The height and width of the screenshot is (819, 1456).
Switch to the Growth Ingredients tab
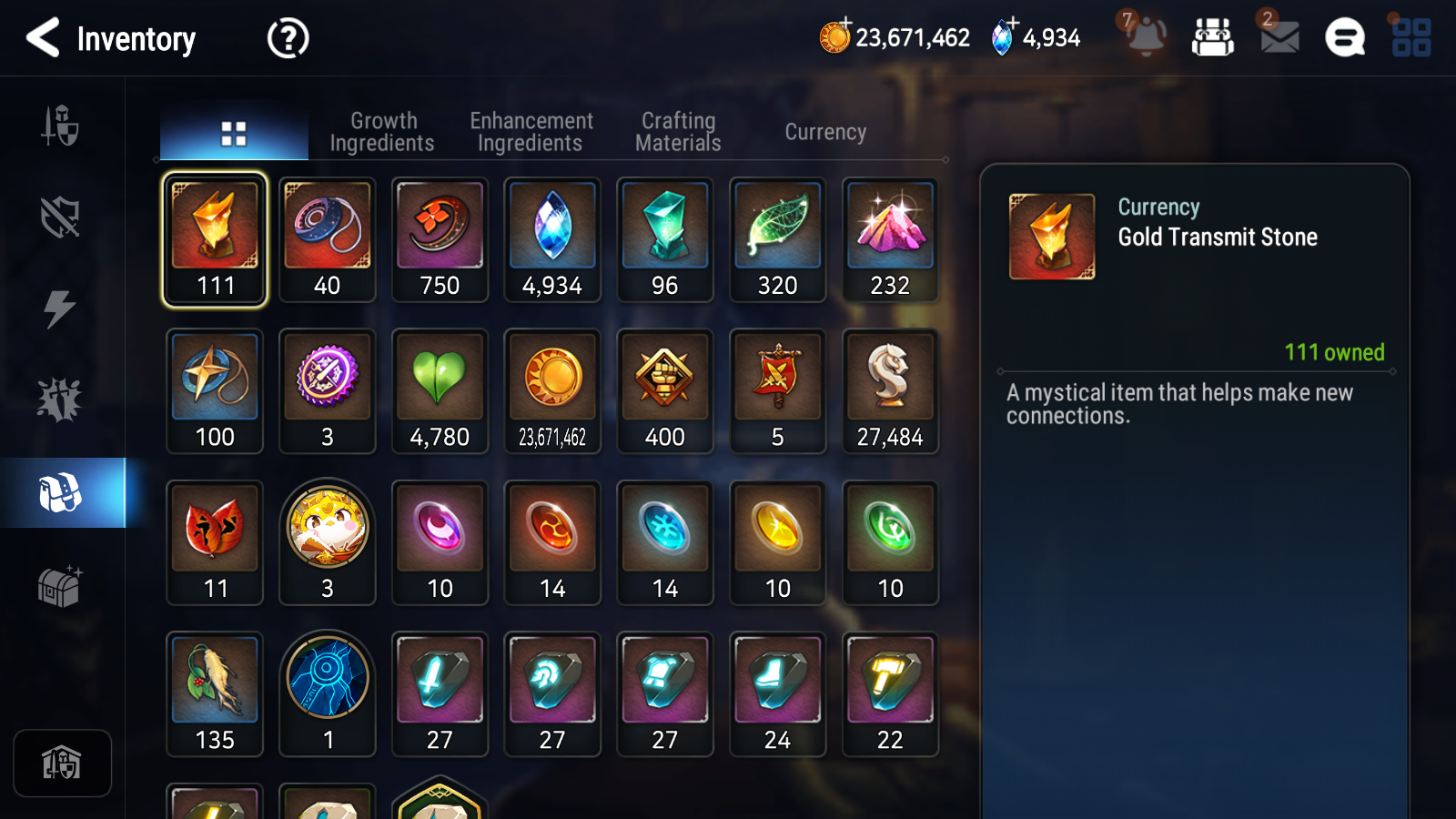pyautogui.click(x=383, y=131)
